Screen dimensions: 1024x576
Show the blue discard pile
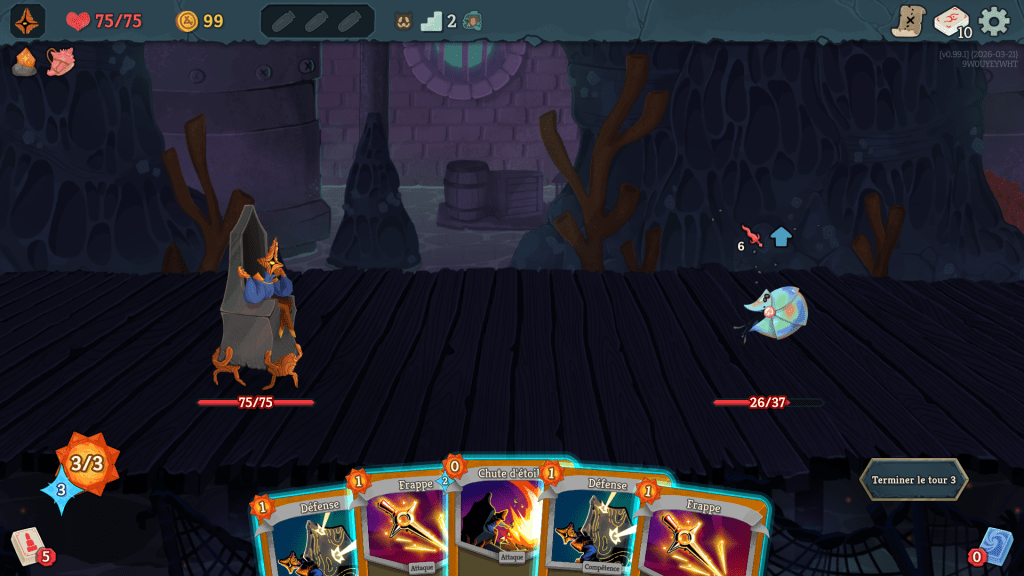994,546
